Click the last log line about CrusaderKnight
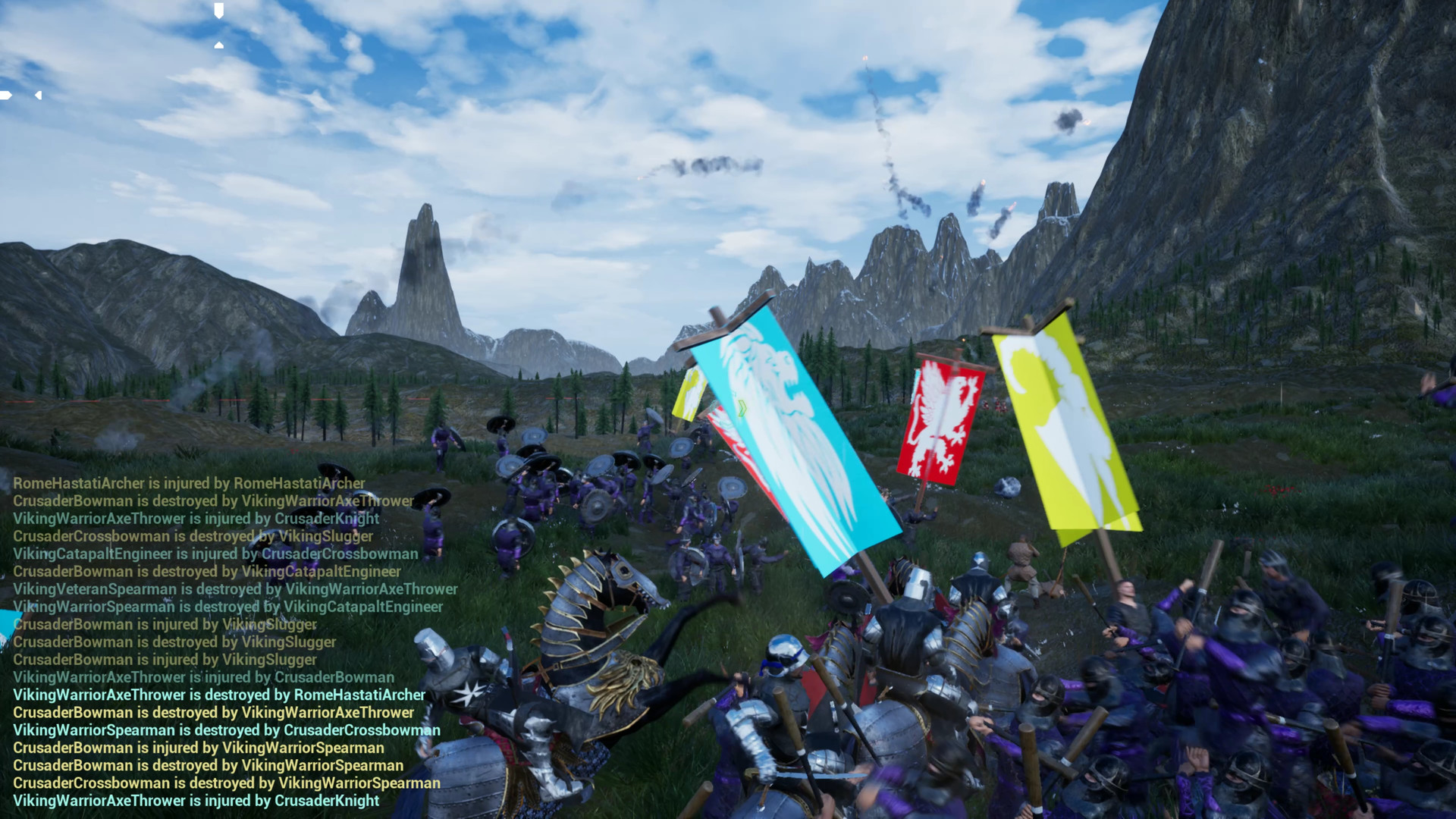The height and width of the screenshot is (819, 1456). pyautogui.click(x=196, y=800)
